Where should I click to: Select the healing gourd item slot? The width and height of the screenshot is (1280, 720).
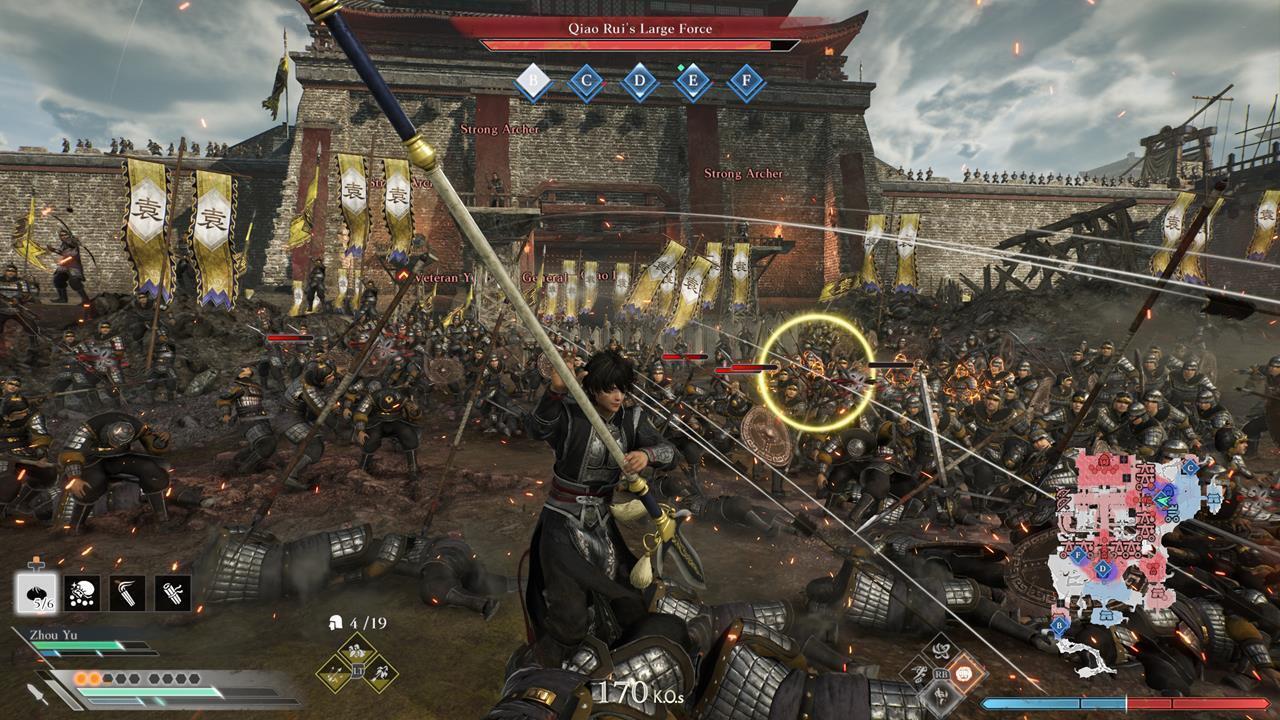coord(36,593)
